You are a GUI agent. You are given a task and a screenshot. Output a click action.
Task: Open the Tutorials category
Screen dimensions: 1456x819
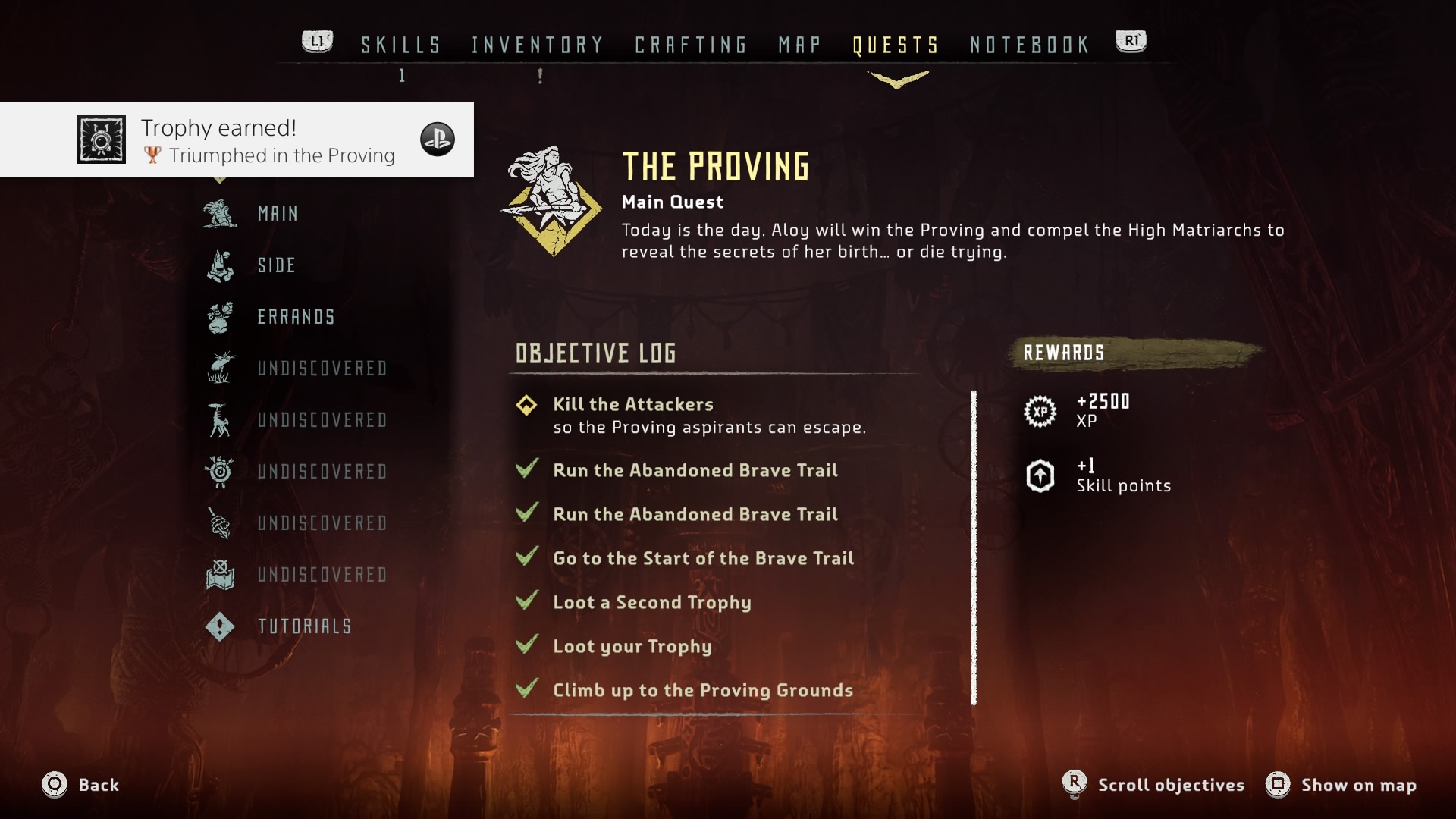point(304,626)
